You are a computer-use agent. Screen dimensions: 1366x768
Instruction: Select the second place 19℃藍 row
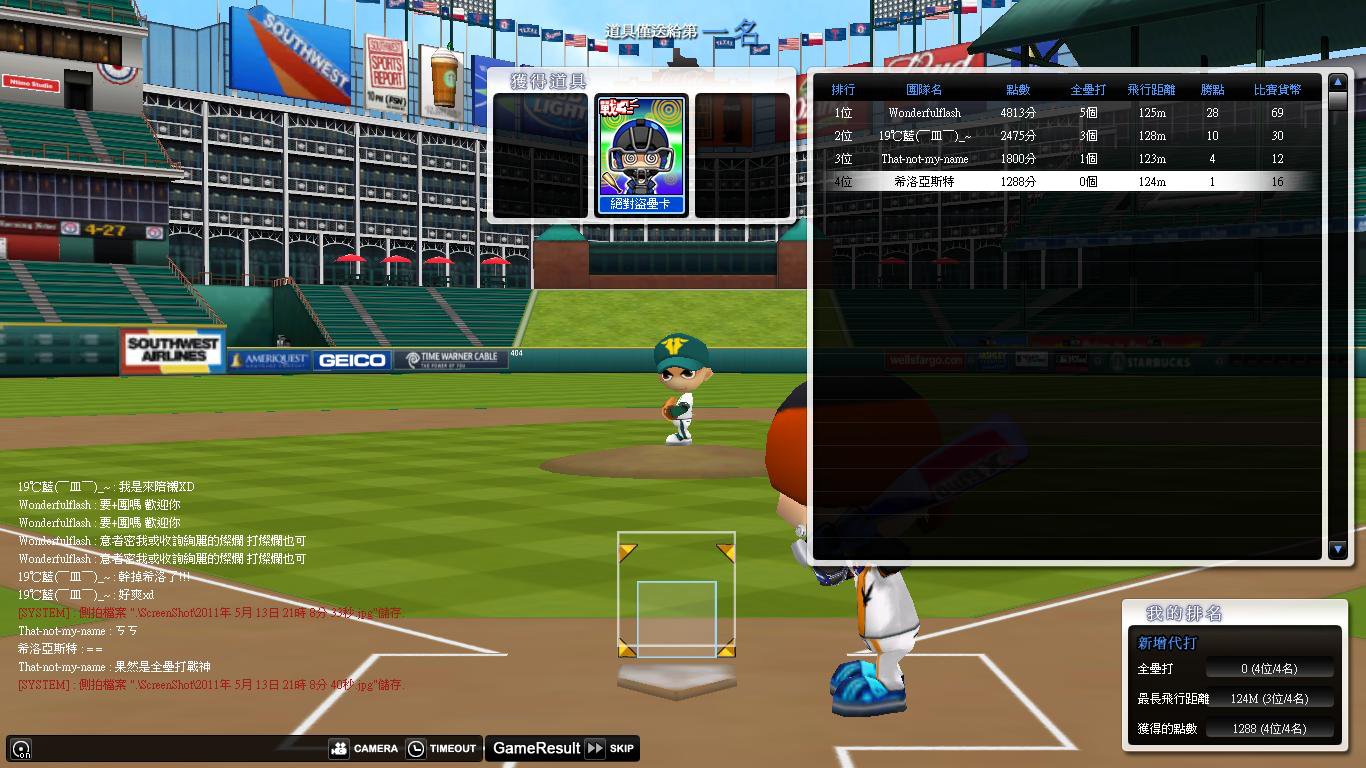tap(1070, 136)
